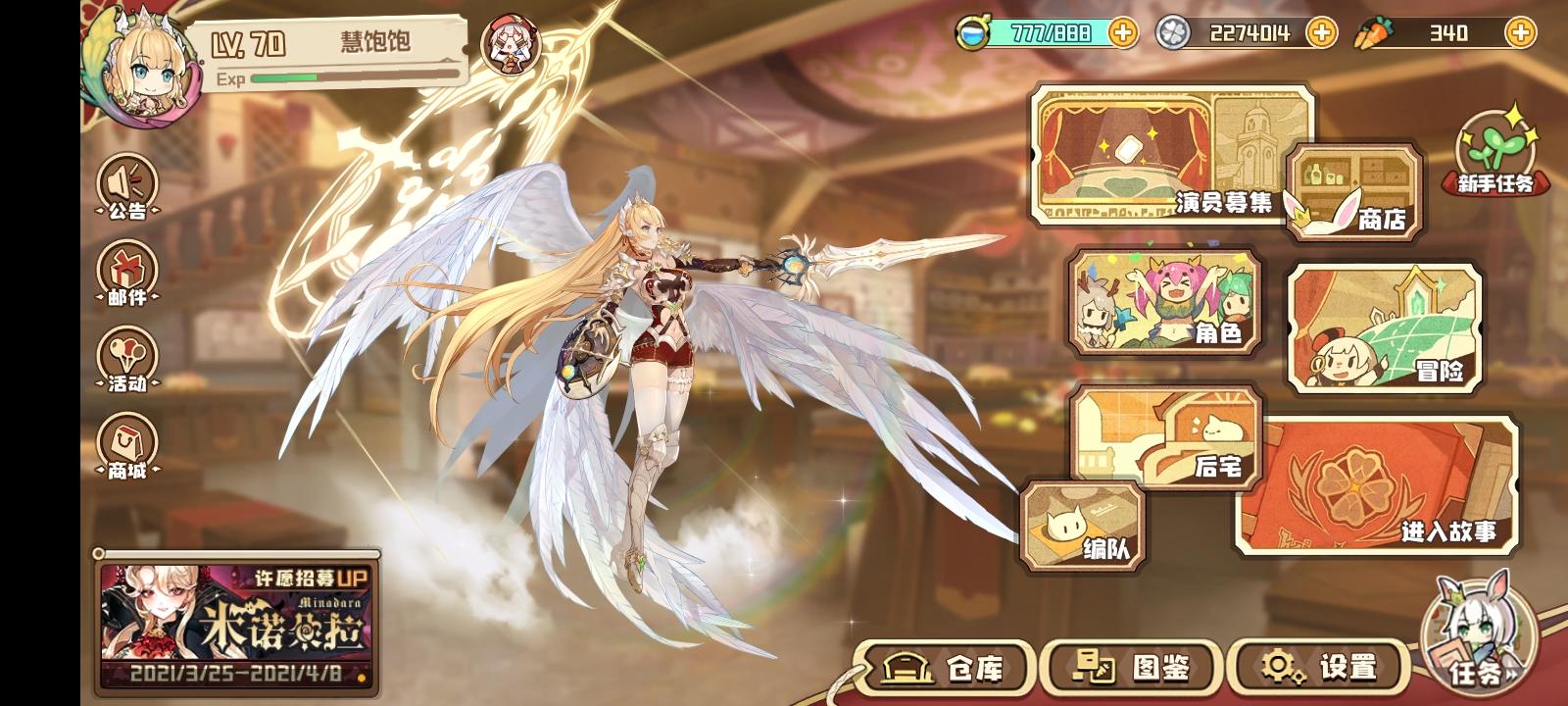Open the 商店 shop panel
The height and width of the screenshot is (706, 1568).
1355,193
